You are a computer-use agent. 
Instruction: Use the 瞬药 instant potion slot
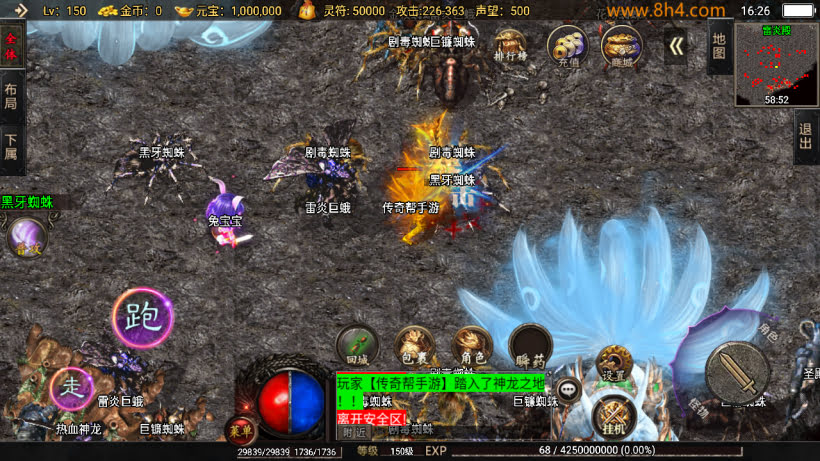(530, 345)
